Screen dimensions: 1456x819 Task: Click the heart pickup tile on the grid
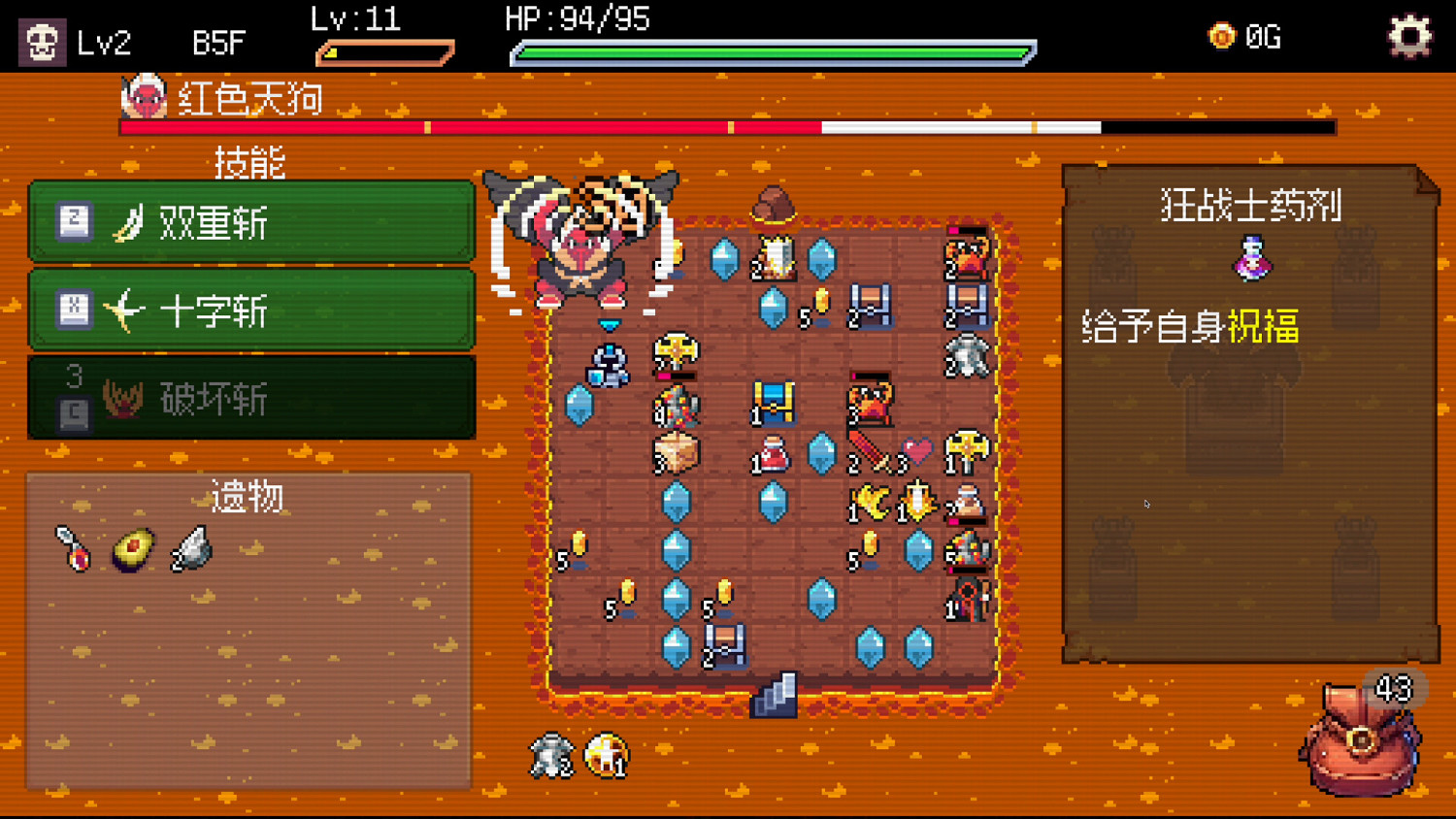point(917,448)
